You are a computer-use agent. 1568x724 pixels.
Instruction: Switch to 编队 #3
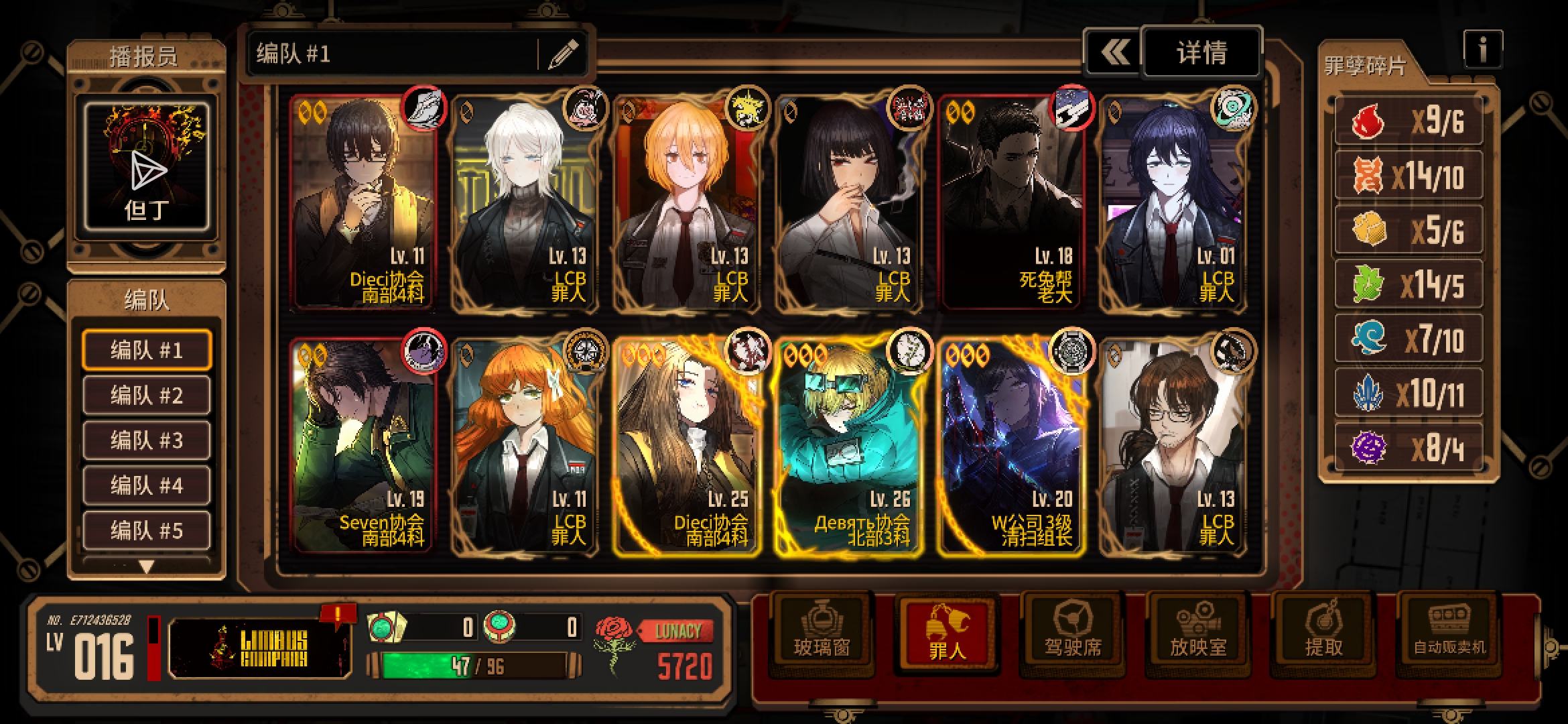tap(146, 440)
